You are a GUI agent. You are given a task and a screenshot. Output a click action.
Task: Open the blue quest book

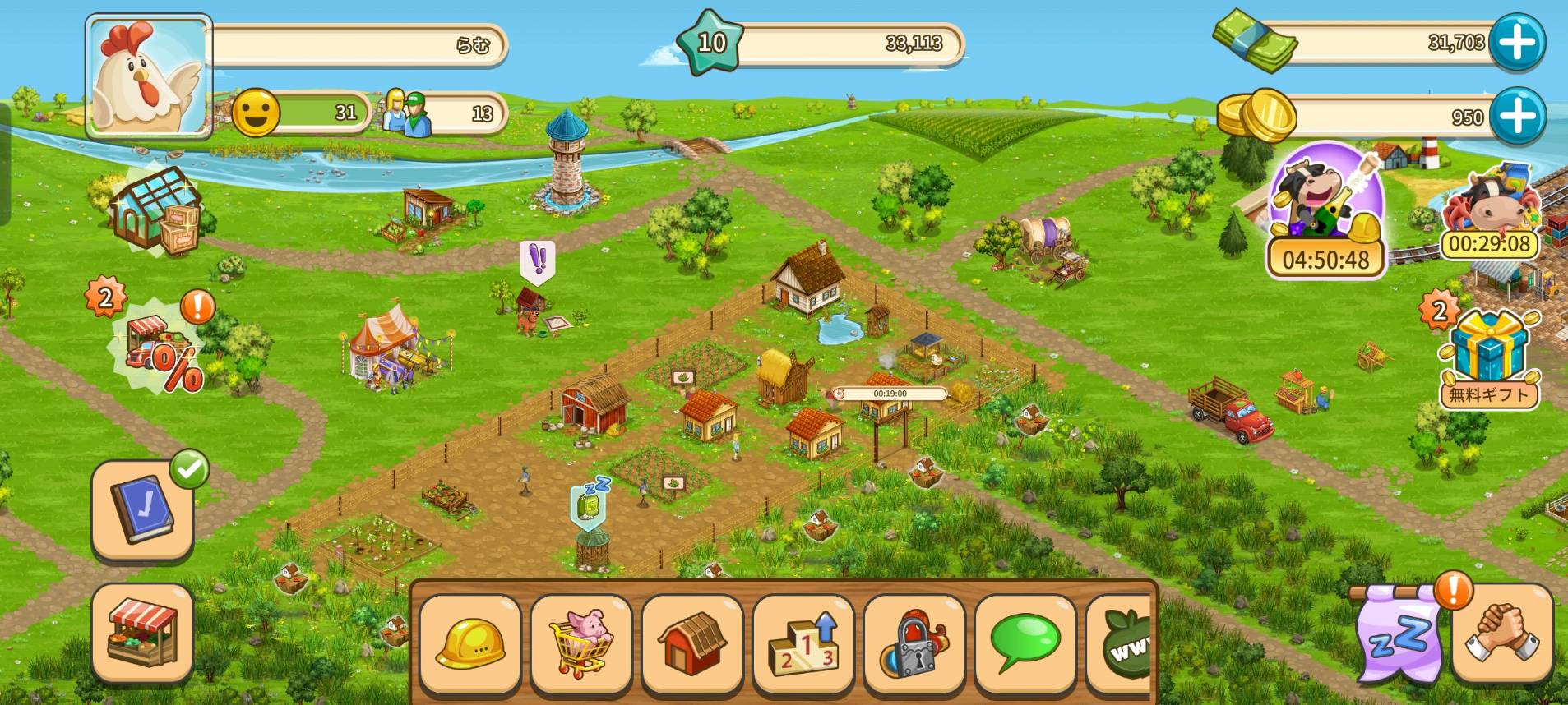click(x=142, y=510)
